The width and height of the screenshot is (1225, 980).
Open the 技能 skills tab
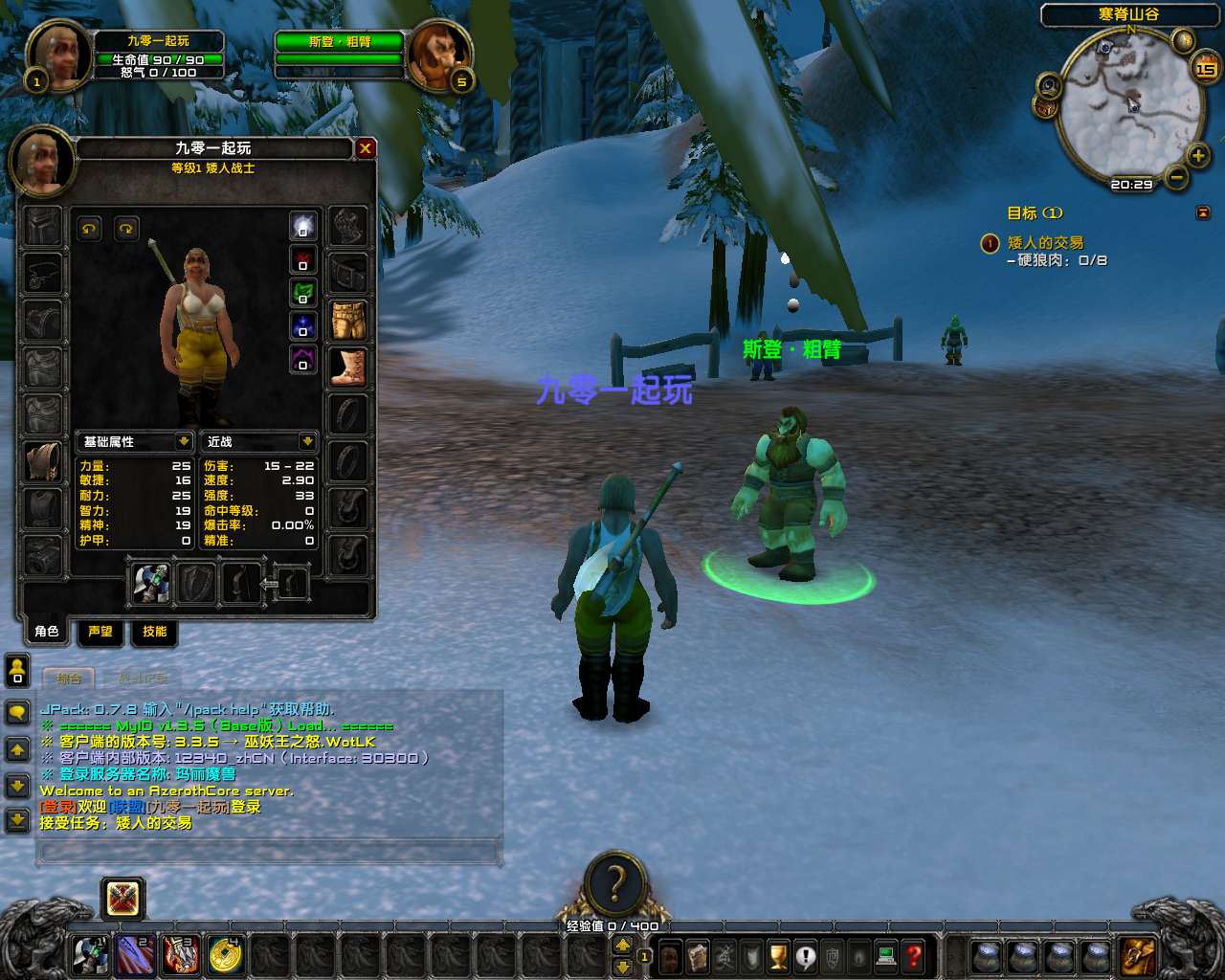(x=154, y=632)
